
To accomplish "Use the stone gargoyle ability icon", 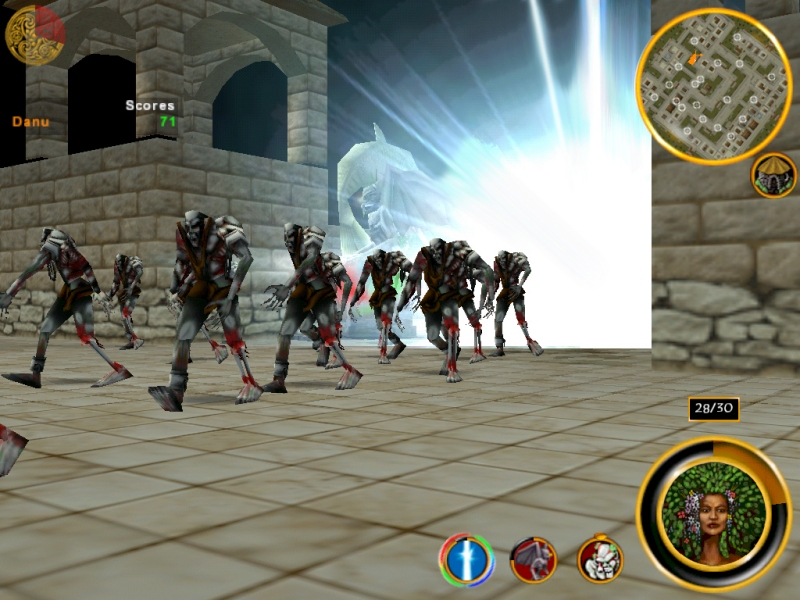I will [533, 560].
